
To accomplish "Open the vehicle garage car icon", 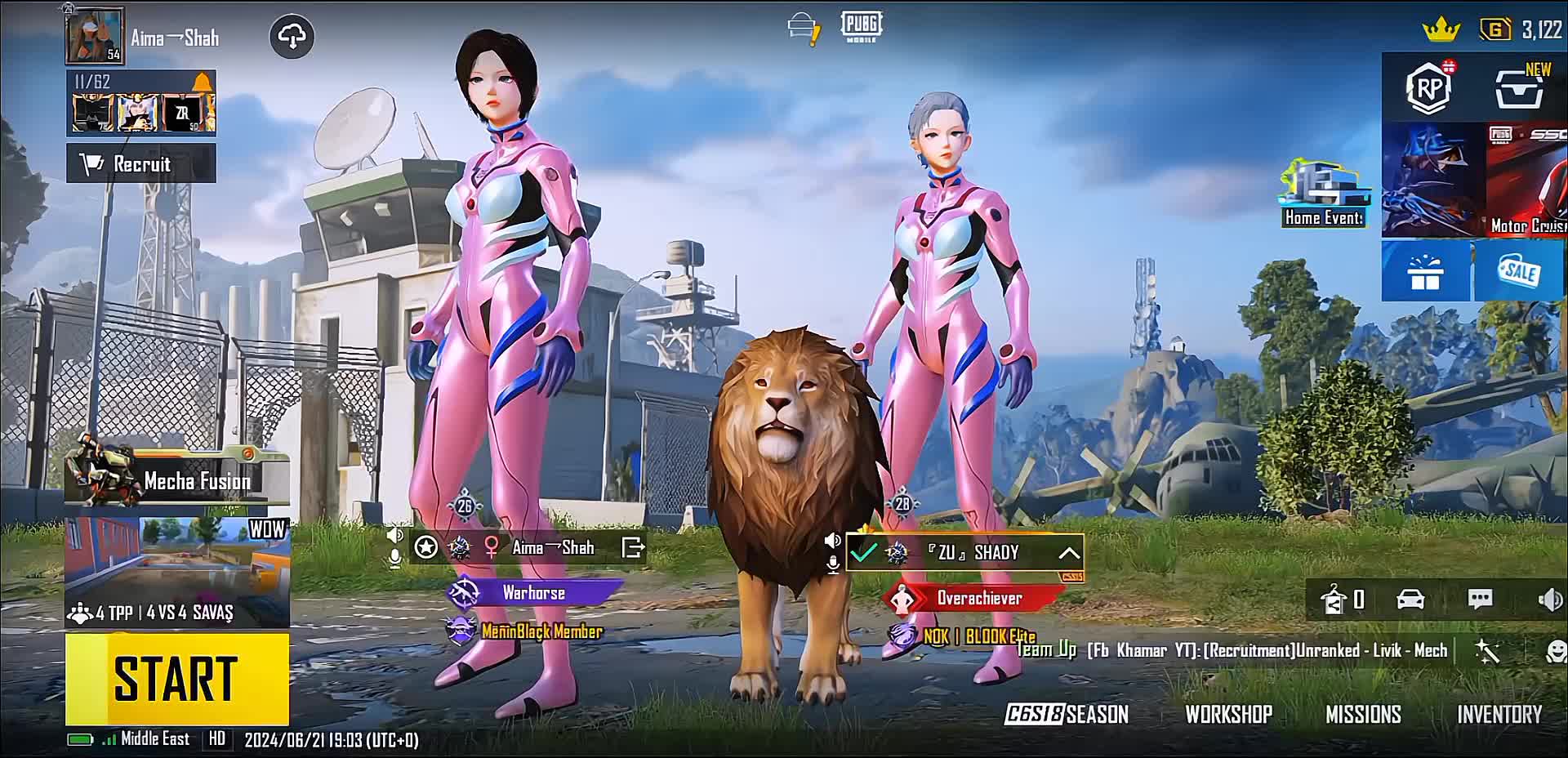I will (1410, 600).
